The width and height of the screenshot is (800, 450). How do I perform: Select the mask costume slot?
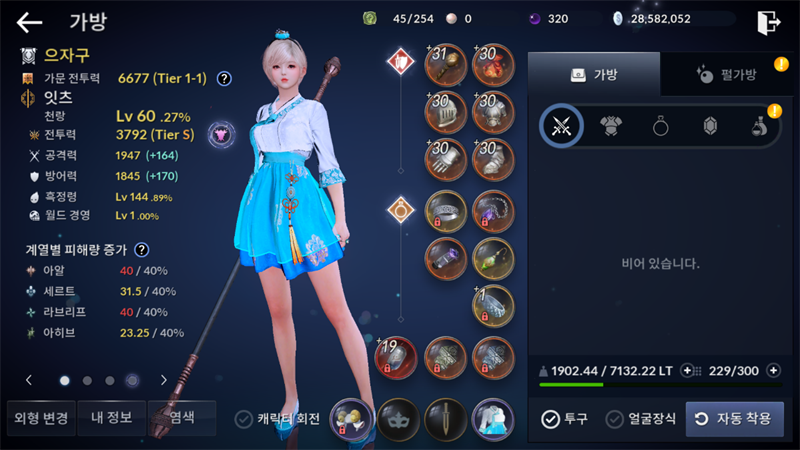click(x=398, y=419)
